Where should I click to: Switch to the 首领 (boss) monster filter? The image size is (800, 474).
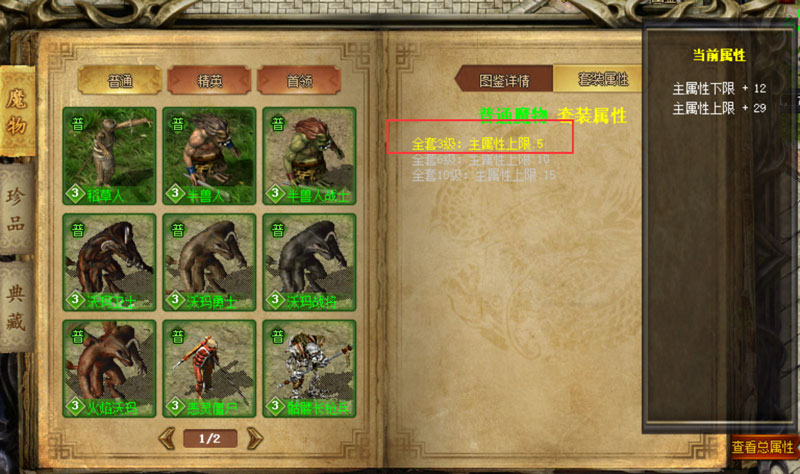click(x=298, y=80)
